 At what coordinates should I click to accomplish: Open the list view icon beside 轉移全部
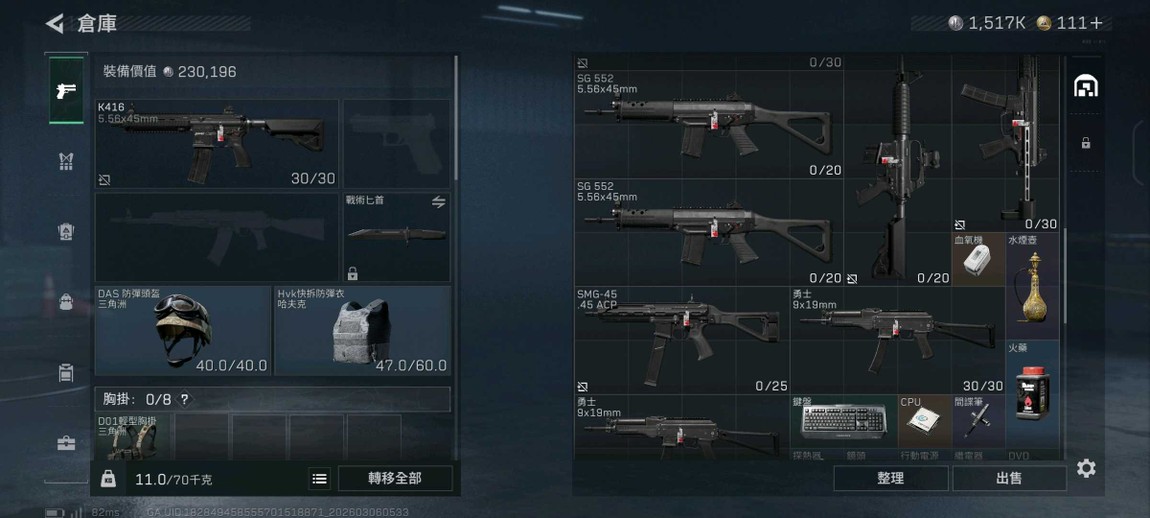coord(319,479)
